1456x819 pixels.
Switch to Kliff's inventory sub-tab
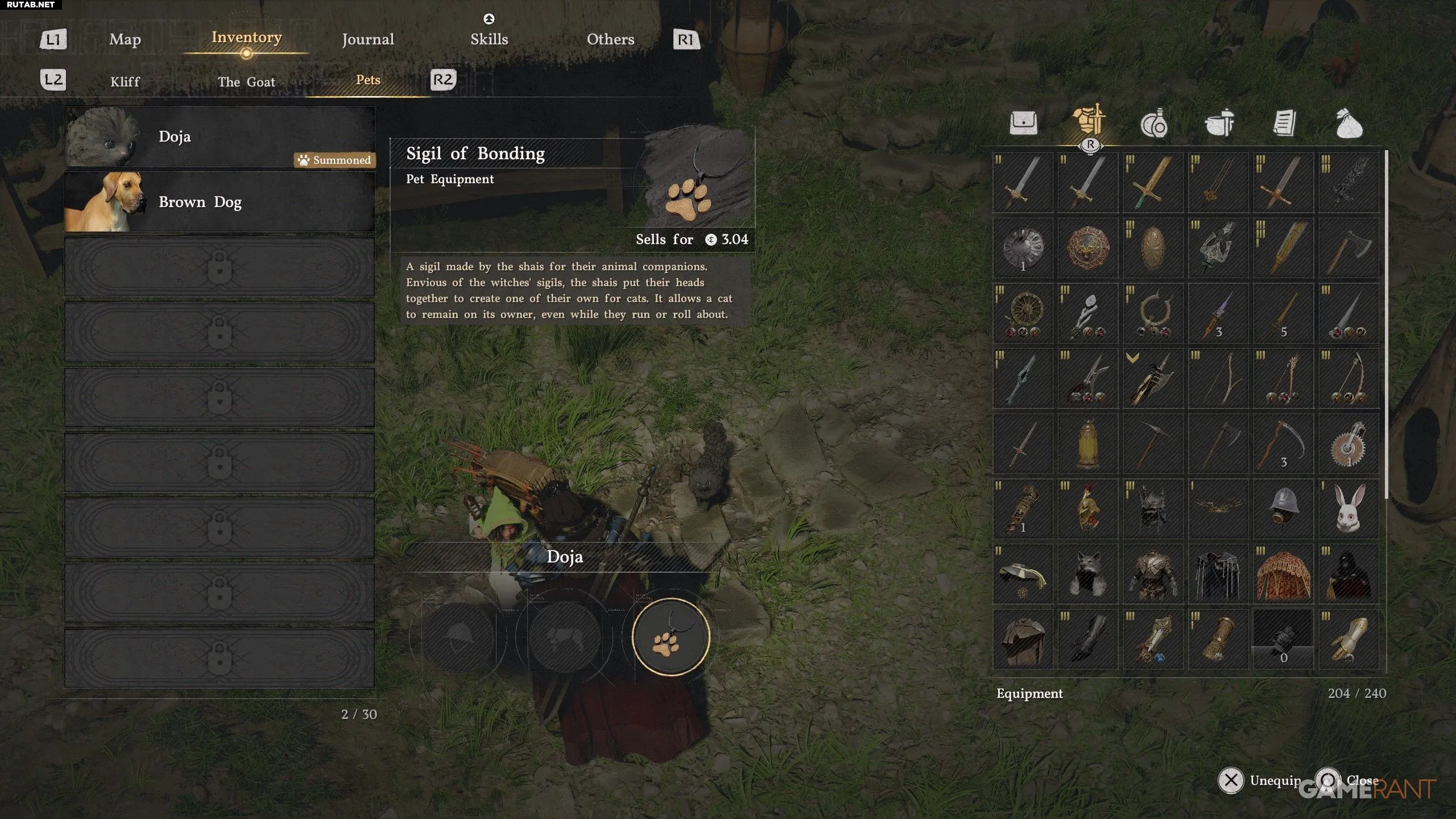[x=125, y=82]
